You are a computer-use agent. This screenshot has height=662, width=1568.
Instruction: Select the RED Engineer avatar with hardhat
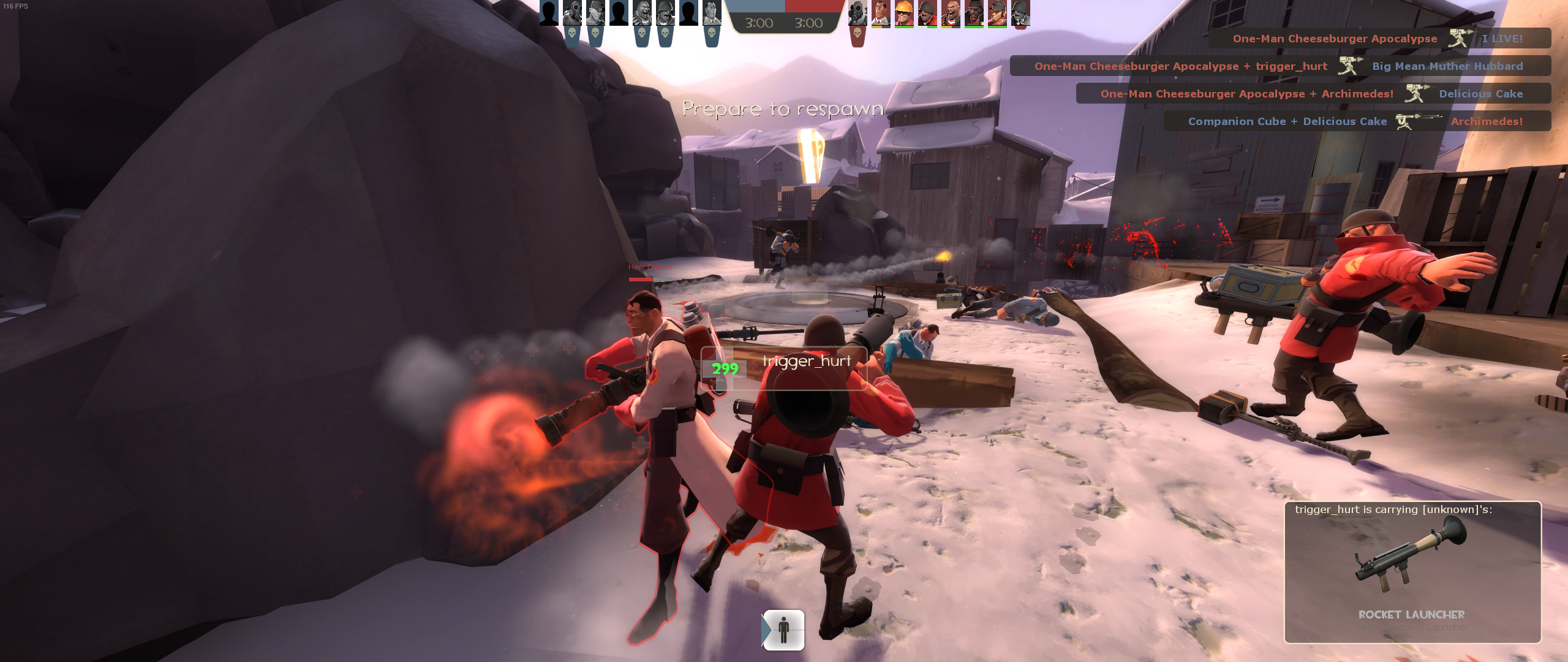(x=903, y=12)
